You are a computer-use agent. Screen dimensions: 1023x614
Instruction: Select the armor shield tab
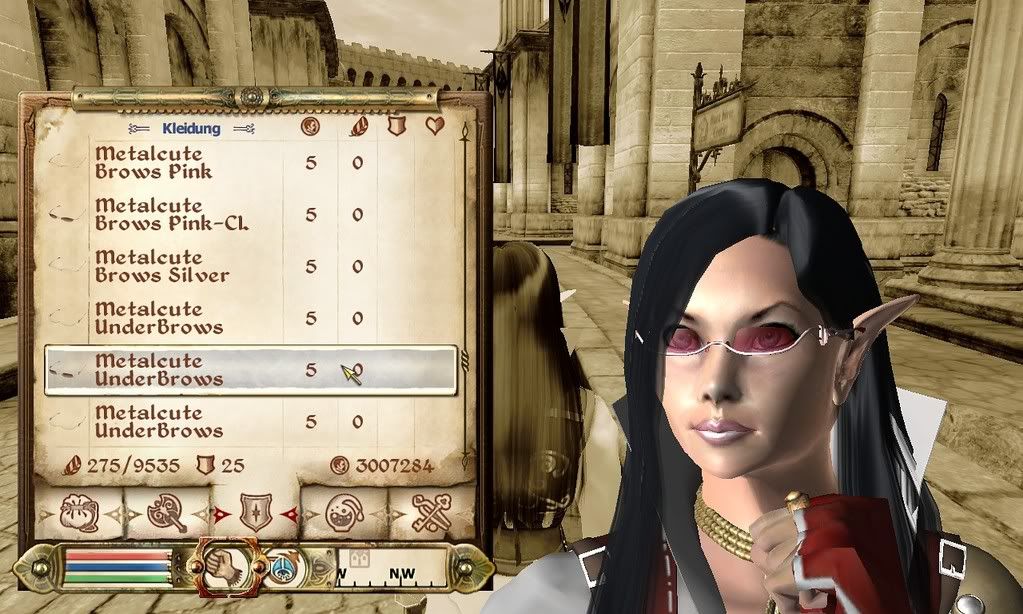point(256,514)
